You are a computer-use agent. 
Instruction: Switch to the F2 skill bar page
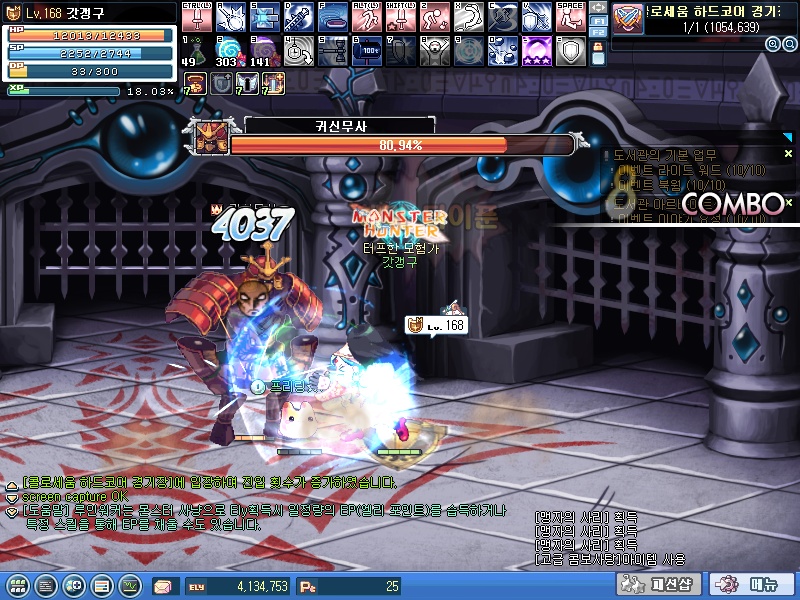point(598,33)
